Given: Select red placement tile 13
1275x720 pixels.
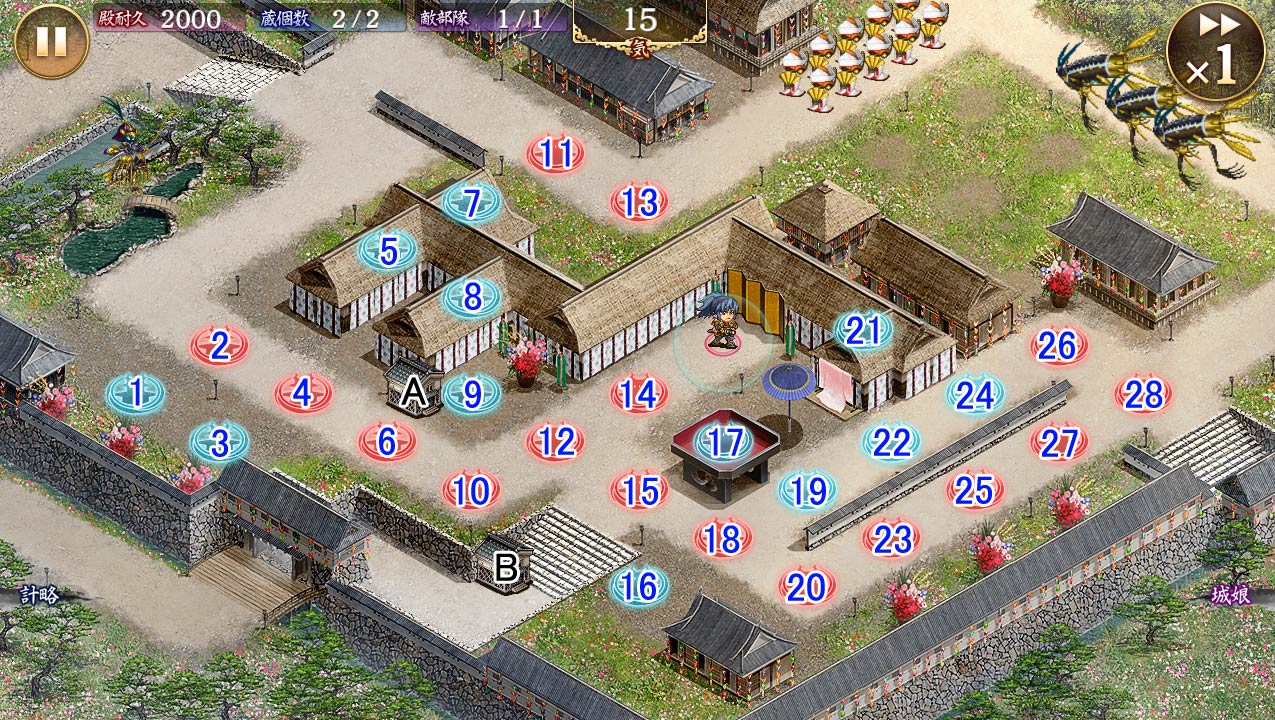Looking at the screenshot, I should point(640,203).
